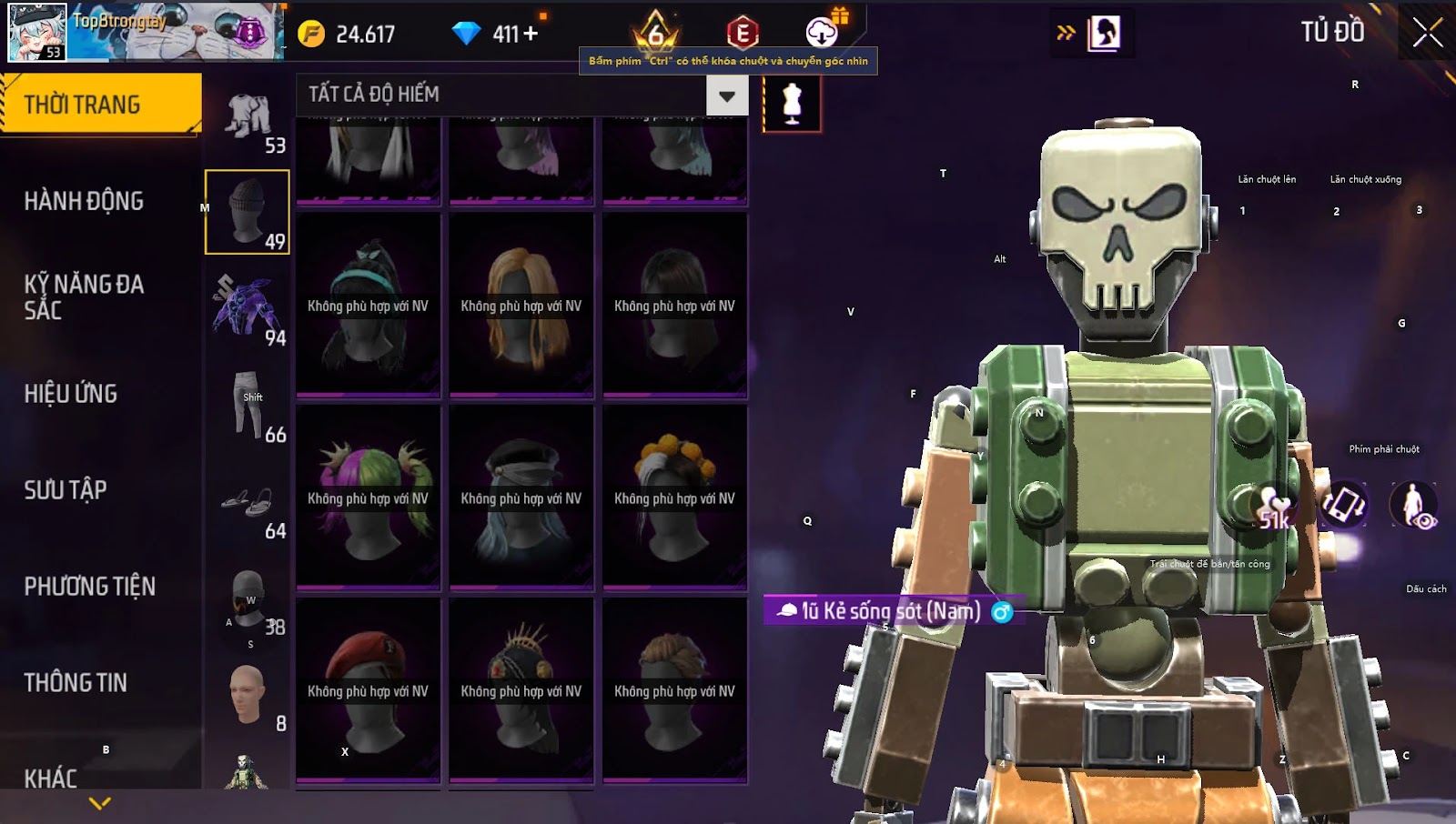1456x824 pixels.
Task: Open the shoes subcategory with 64 items
Action: pos(248,503)
